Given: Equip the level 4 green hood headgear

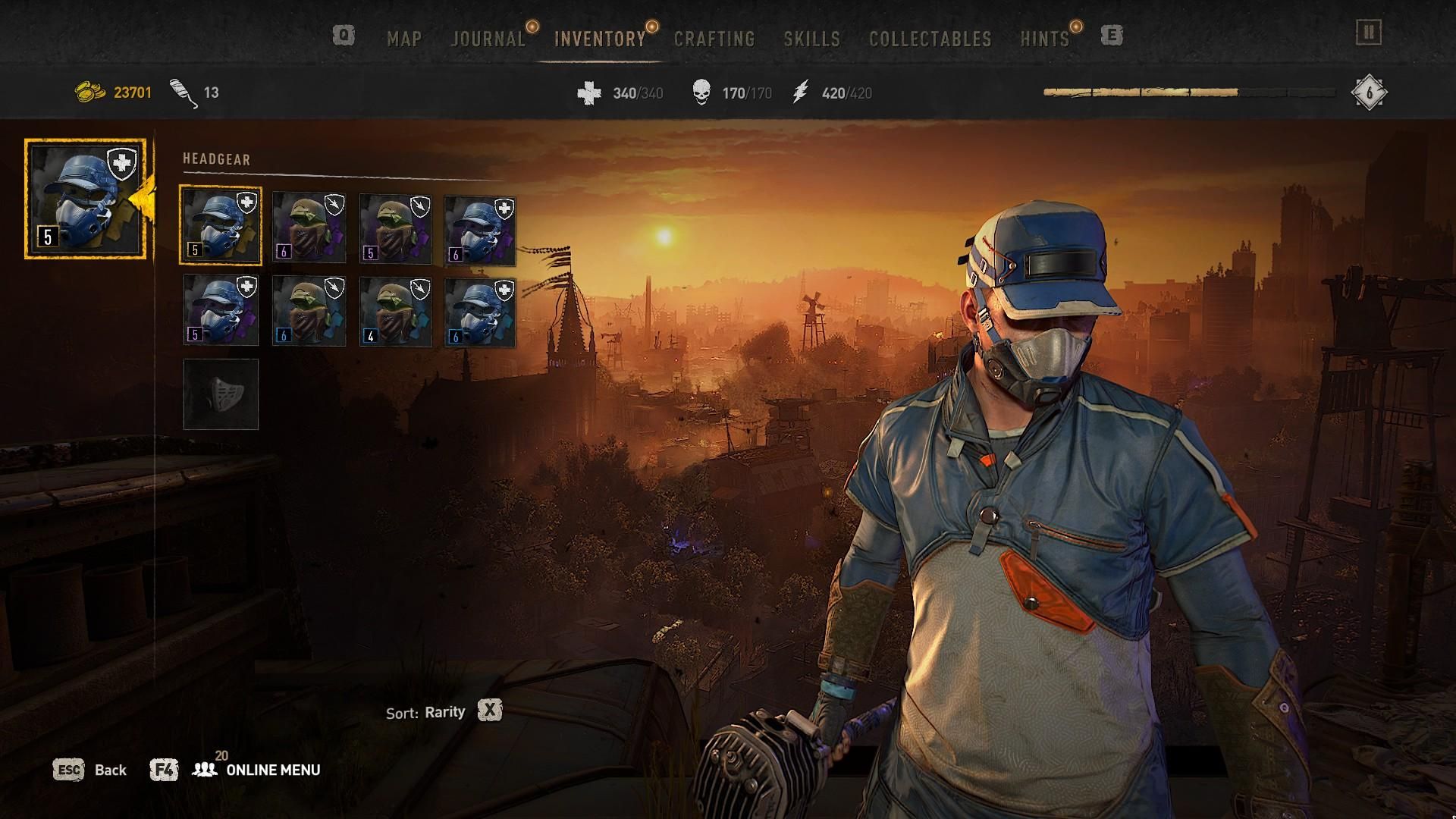Looking at the screenshot, I should coord(394,311).
